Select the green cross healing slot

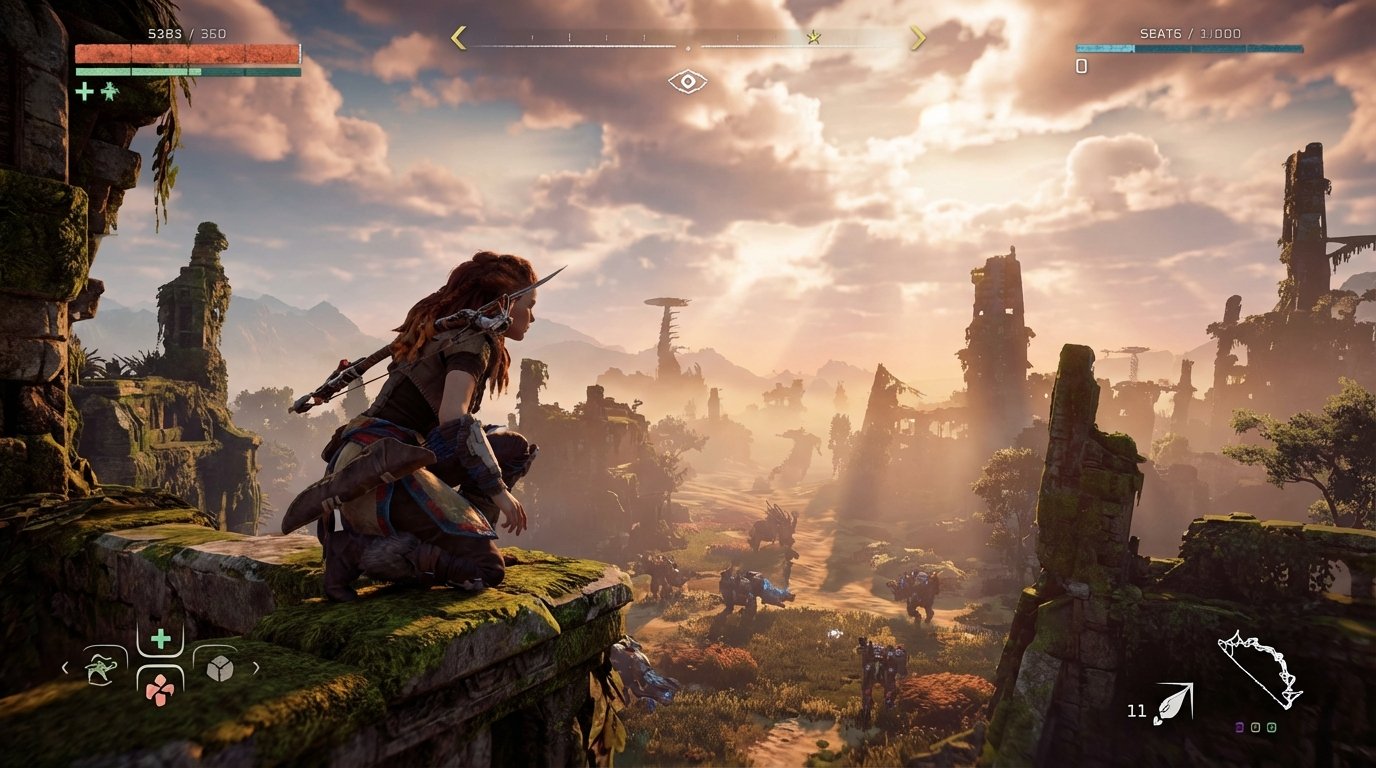point(160,639)
